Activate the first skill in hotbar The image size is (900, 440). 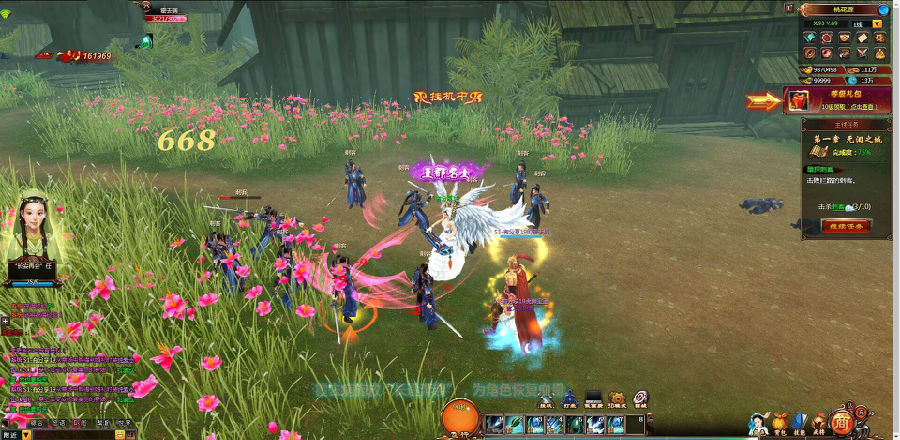[x=493, y=425]
